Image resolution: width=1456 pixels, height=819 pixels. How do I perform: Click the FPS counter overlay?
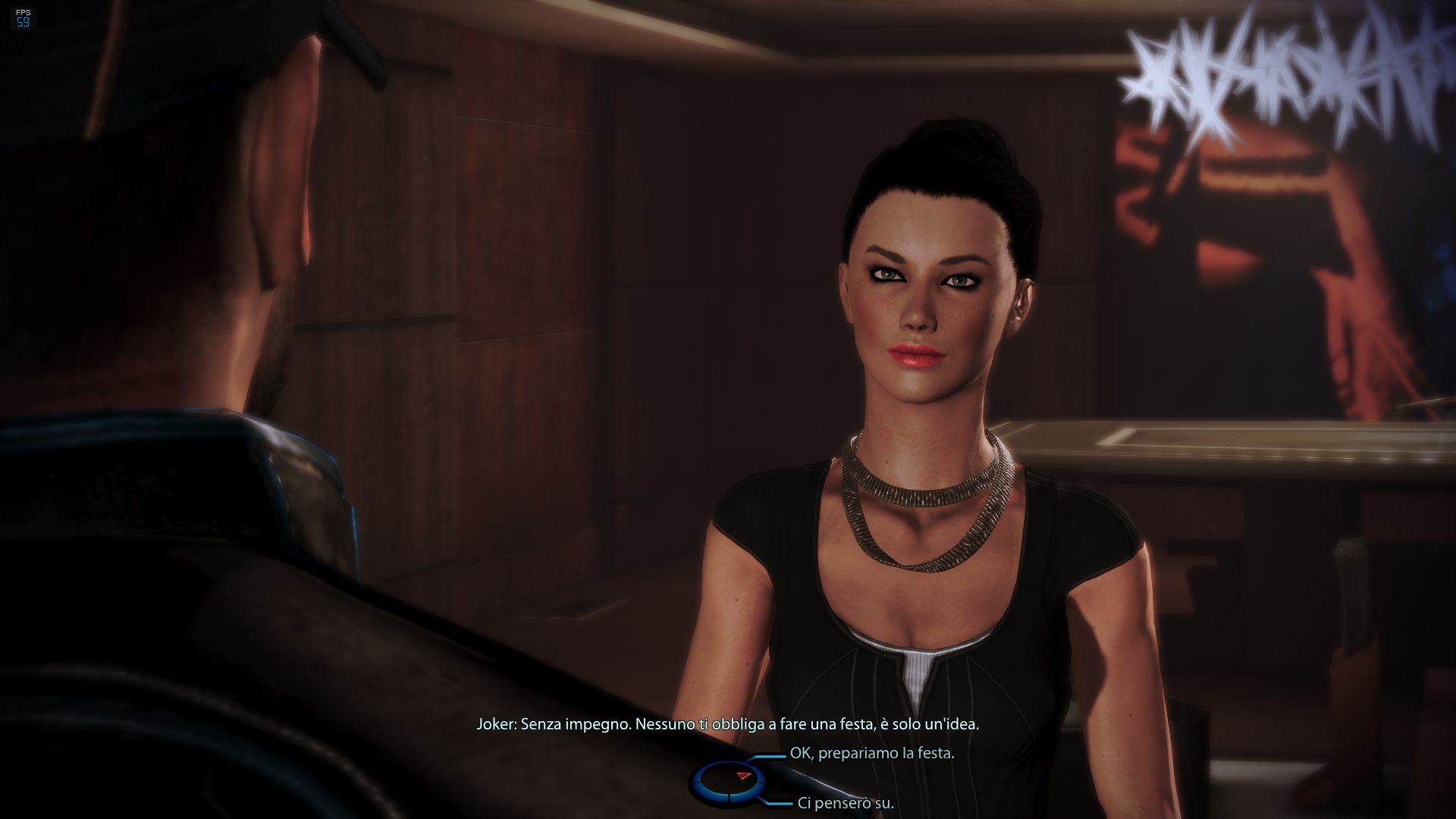pyautogui.click(x=21, y=17)
